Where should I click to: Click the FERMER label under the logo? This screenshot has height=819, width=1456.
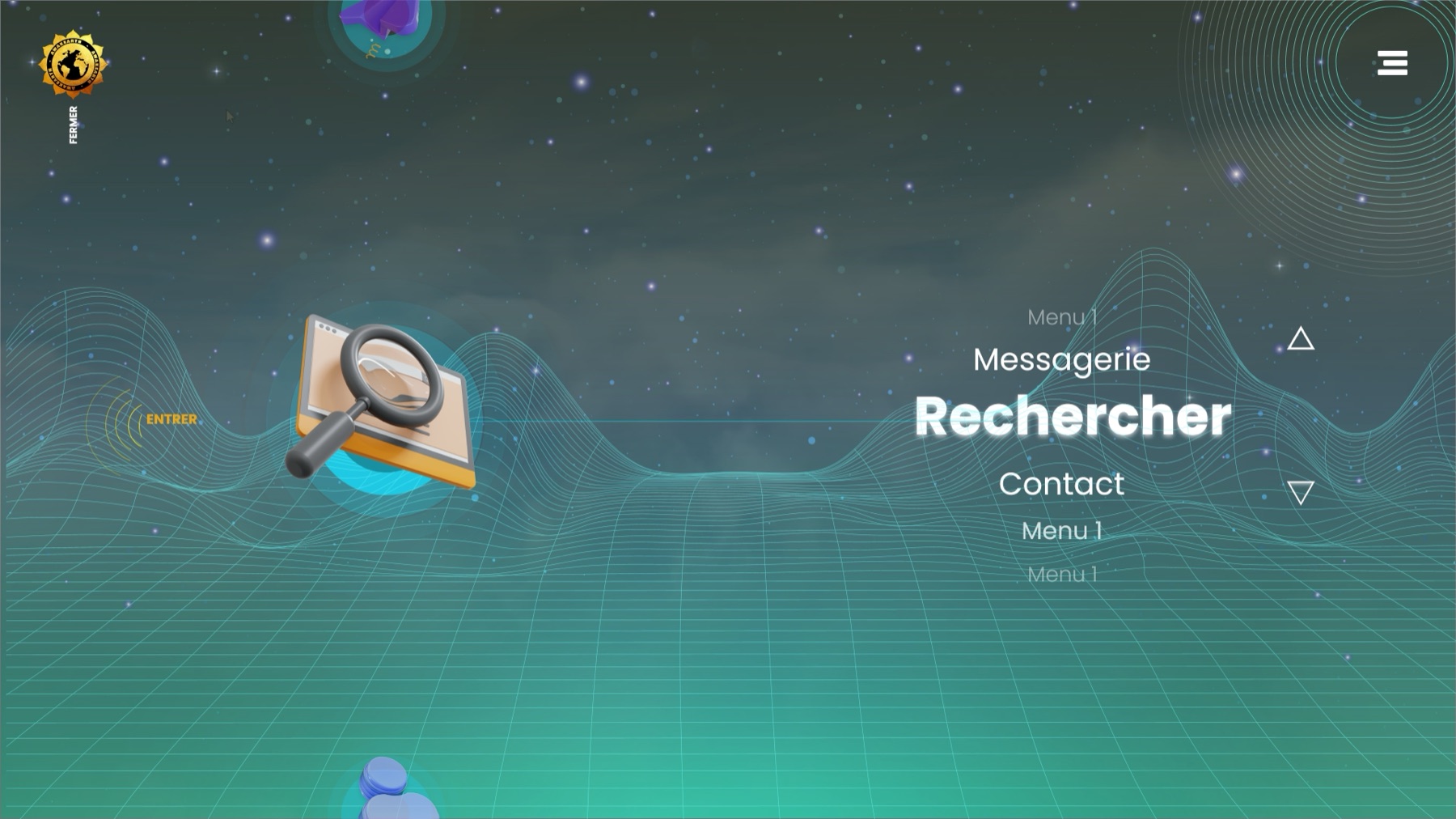(71, 125)
